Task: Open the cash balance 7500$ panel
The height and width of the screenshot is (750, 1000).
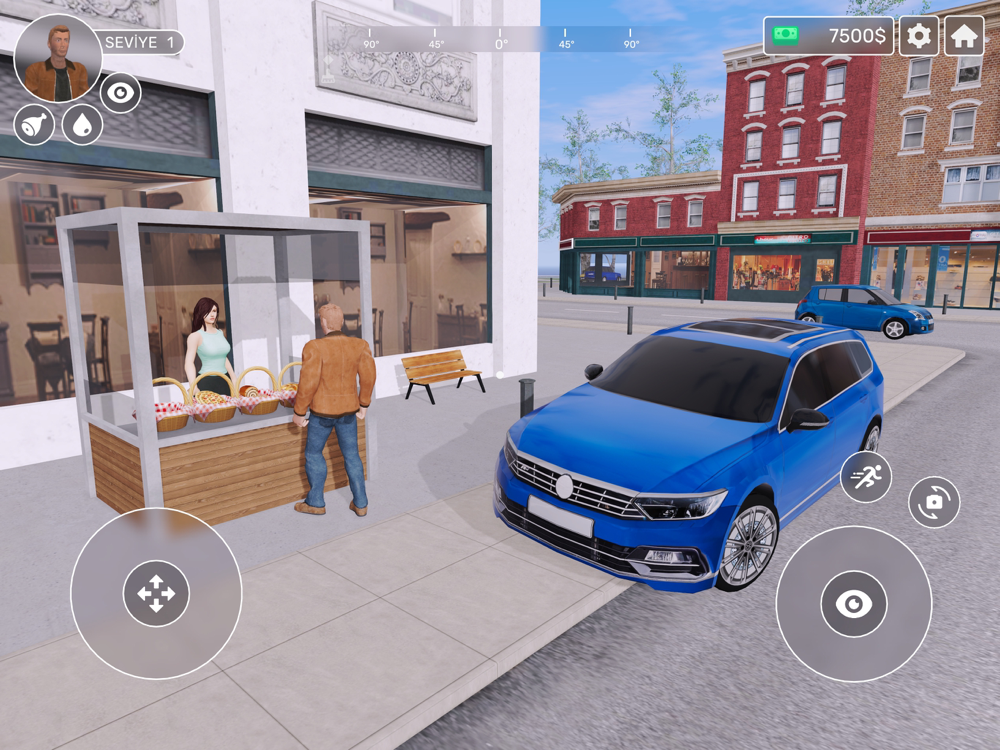Action: 829,36
